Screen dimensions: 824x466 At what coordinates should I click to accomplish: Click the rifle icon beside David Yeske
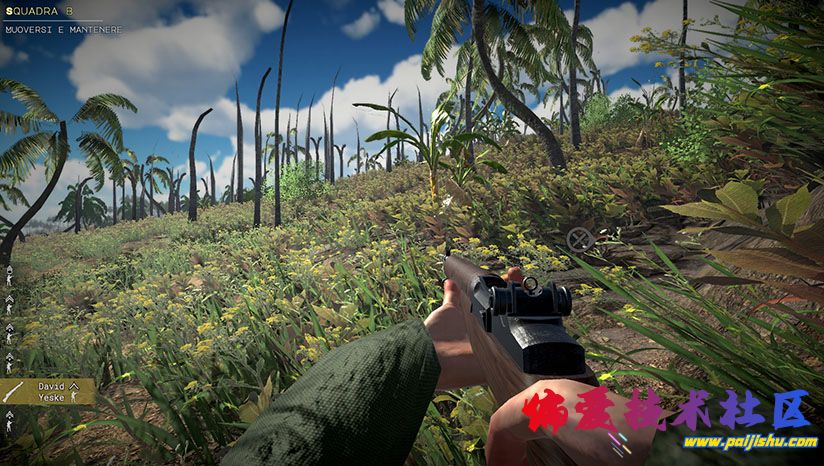(x=11, y=391)
